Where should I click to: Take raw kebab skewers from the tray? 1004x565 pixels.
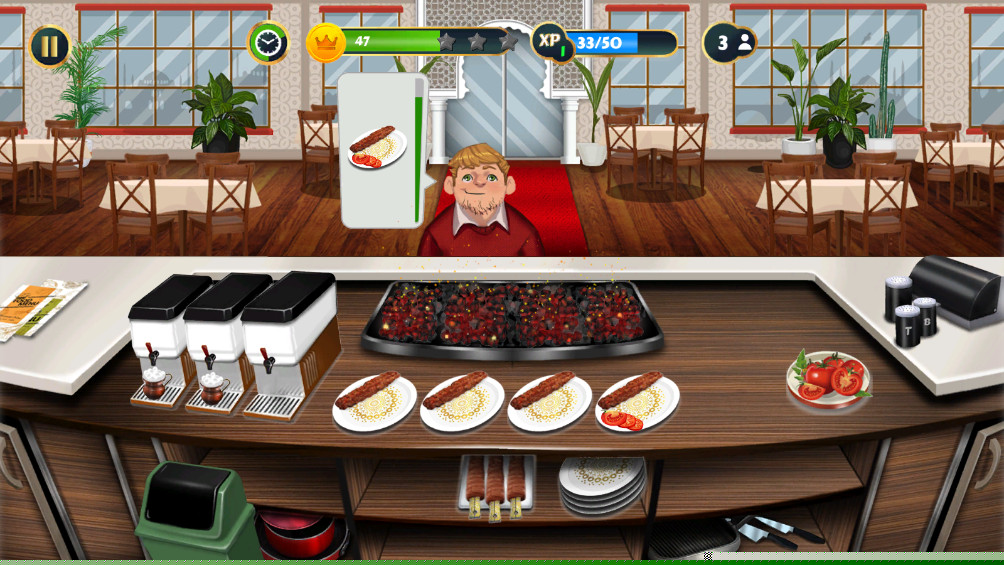point(496,486)
